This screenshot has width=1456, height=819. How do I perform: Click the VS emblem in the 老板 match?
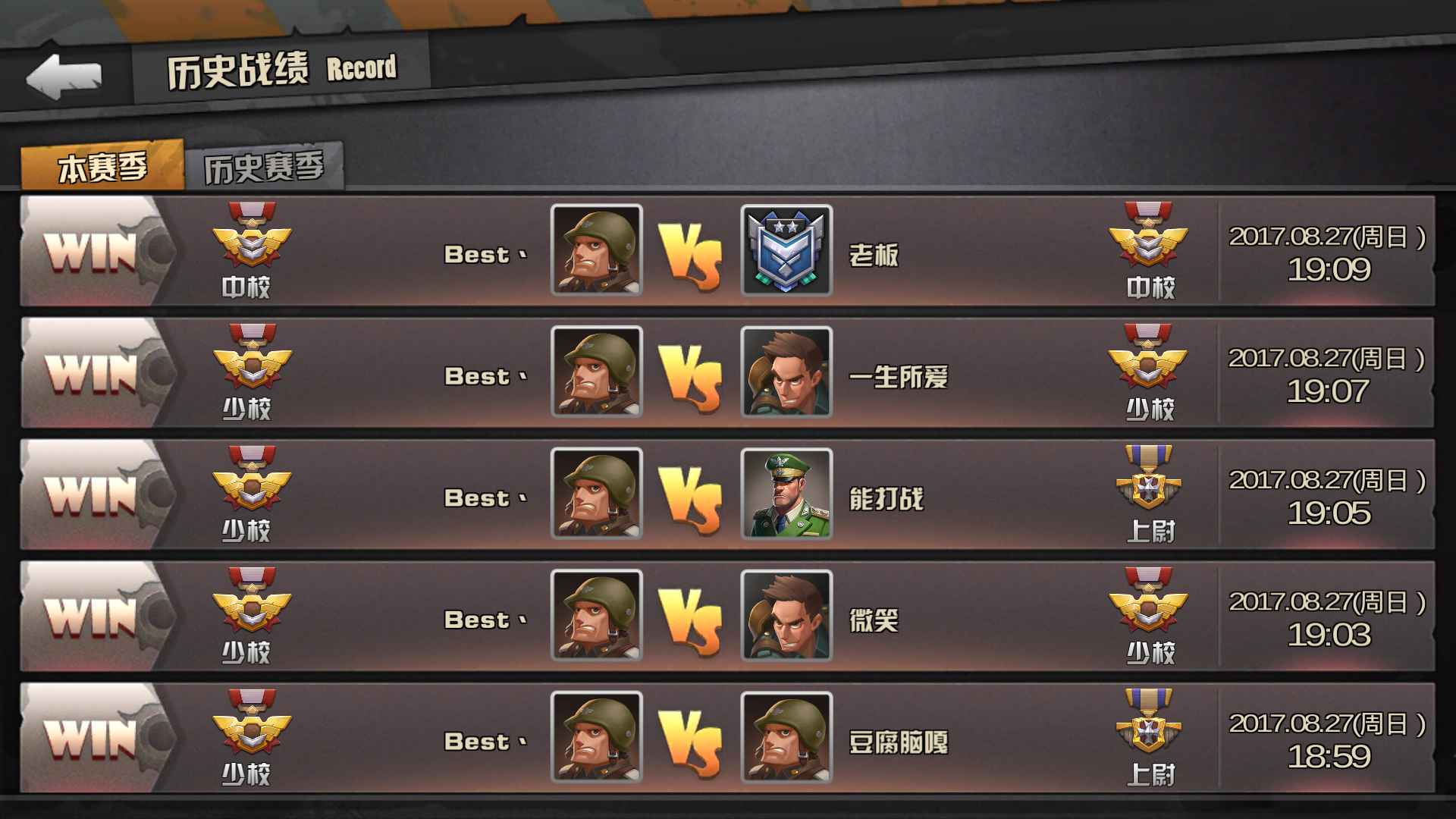[696, 253]
